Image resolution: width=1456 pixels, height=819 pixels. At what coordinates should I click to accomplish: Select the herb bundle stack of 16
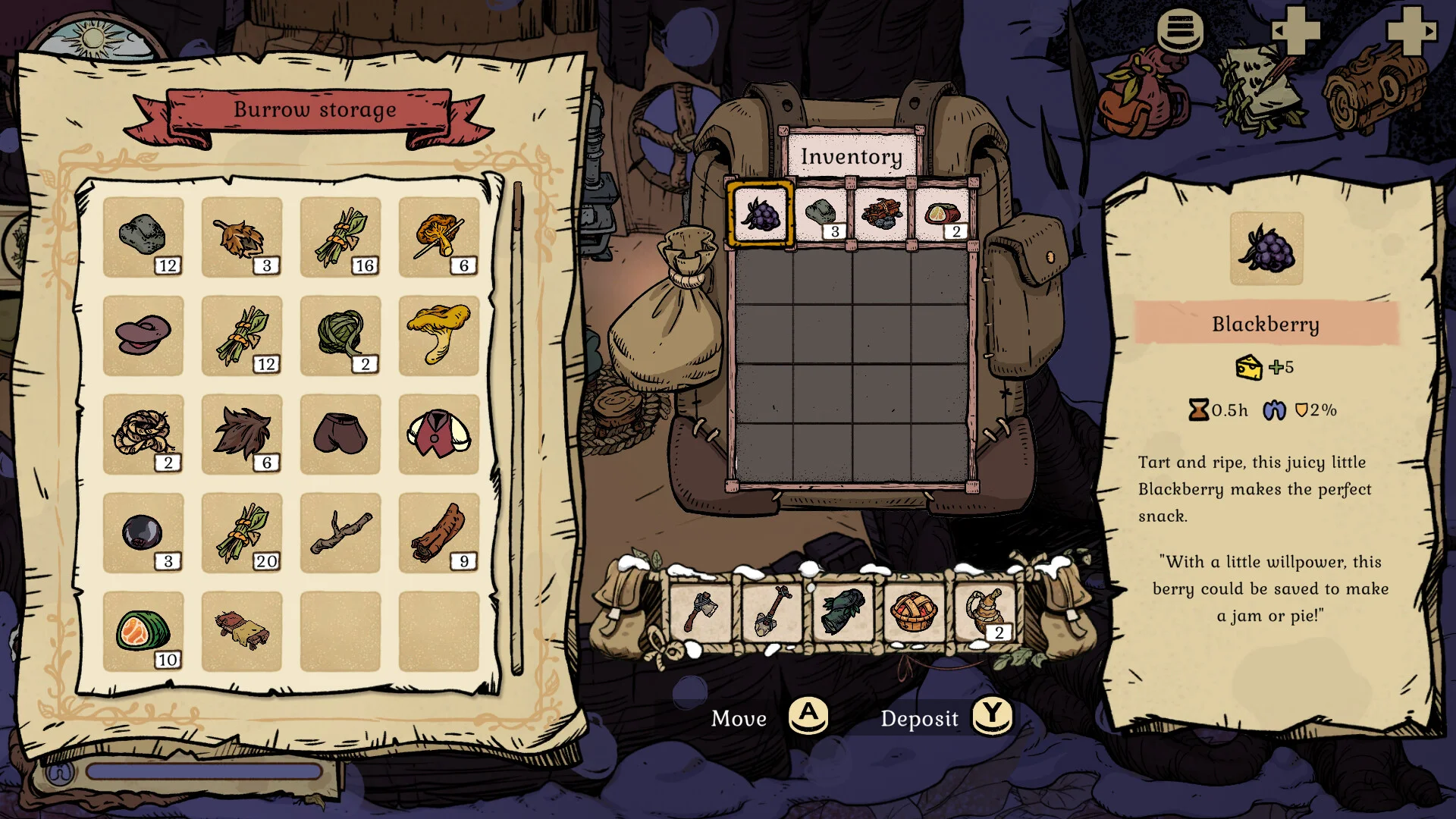(x=340, y=237)
